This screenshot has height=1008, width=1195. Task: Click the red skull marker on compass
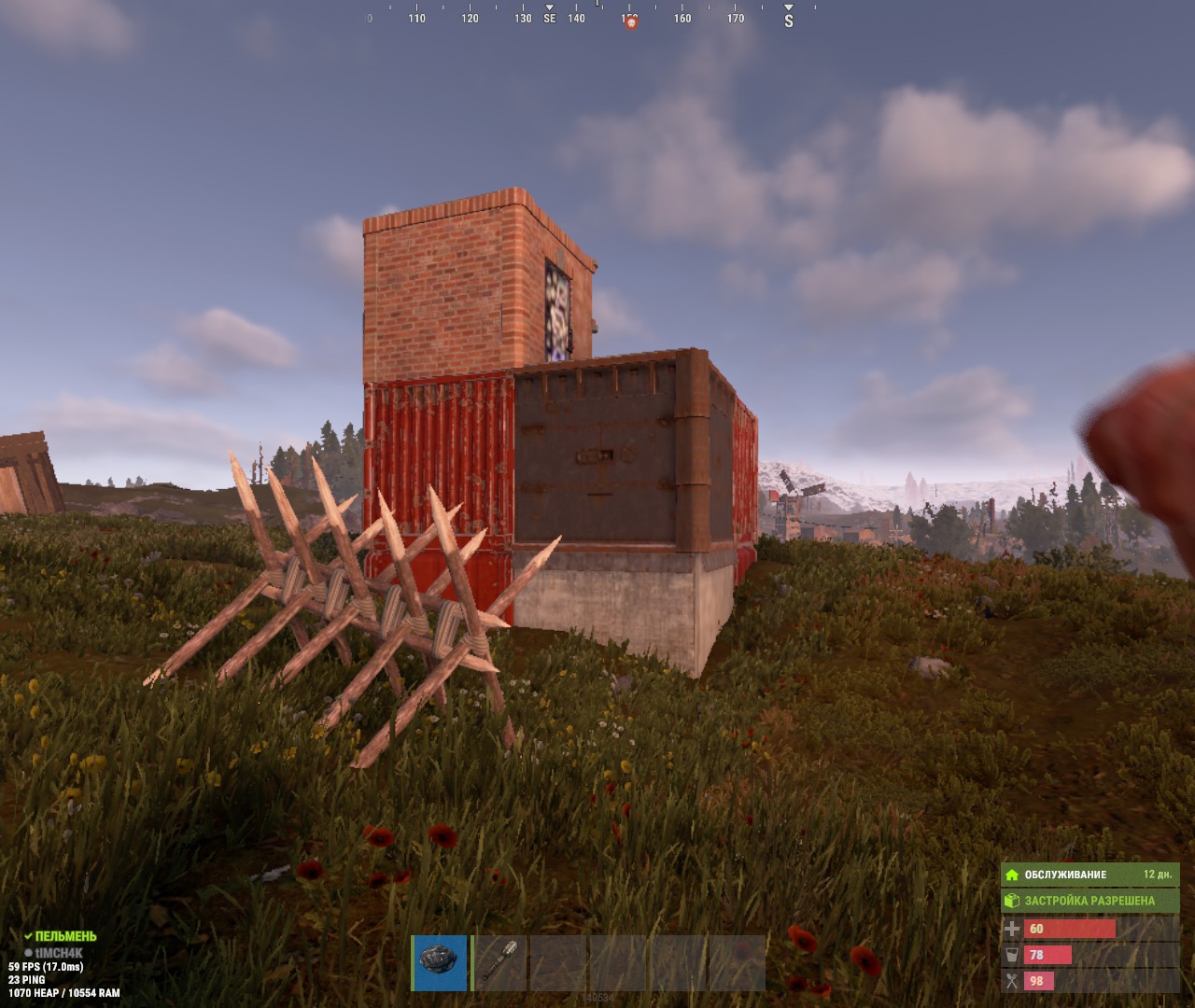(631, 22)
